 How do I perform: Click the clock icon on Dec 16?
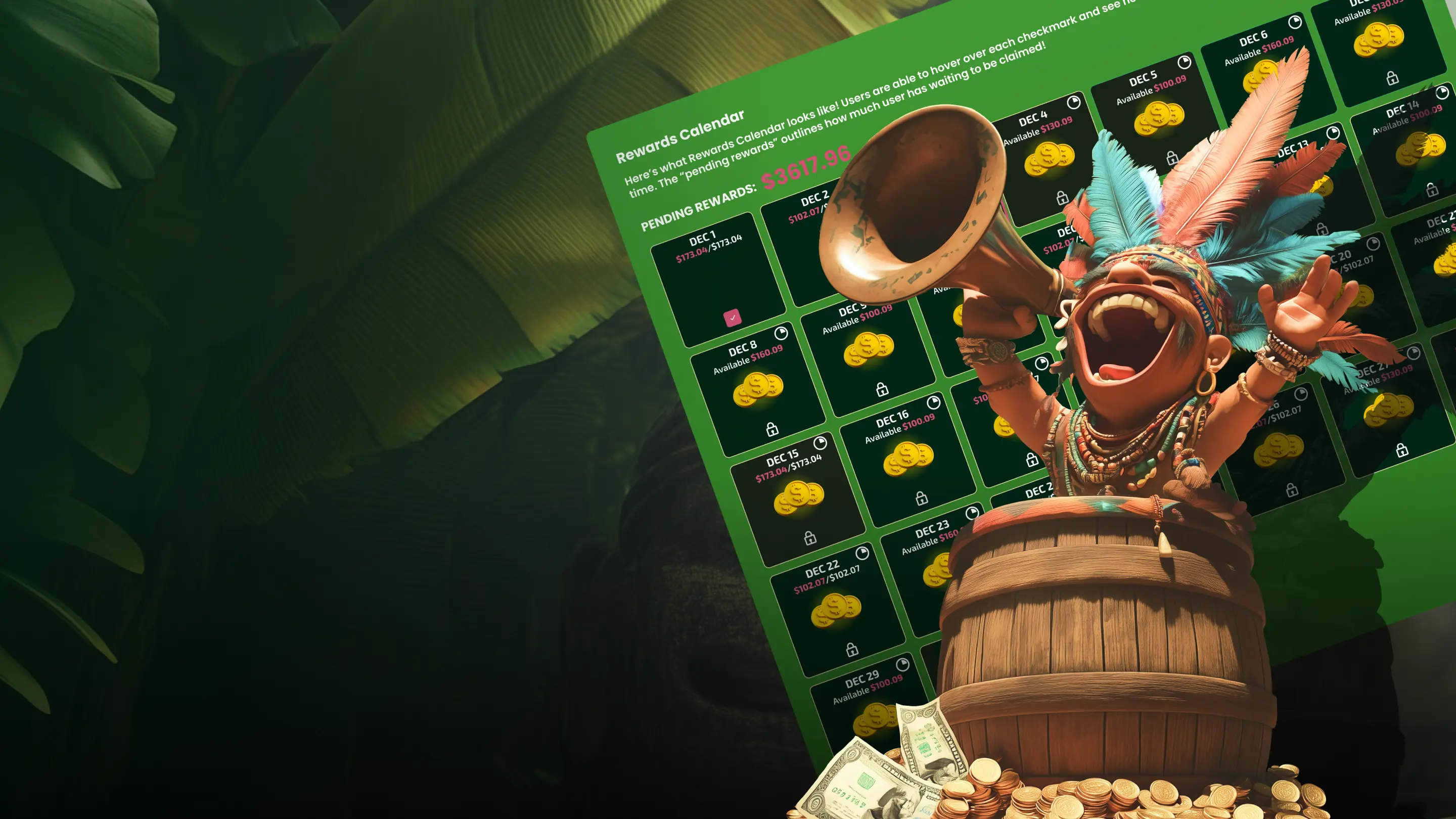[x=934, y=403]
